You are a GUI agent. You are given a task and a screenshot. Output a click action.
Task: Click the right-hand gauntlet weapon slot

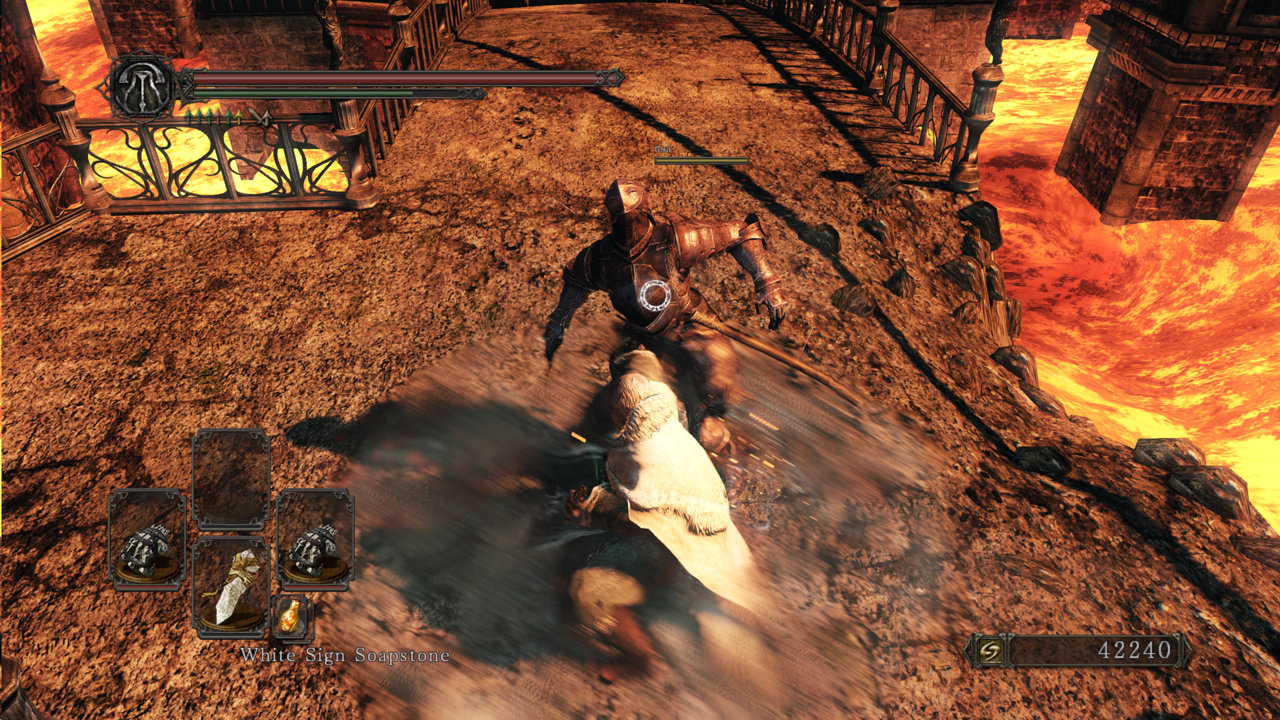[315, 539]
